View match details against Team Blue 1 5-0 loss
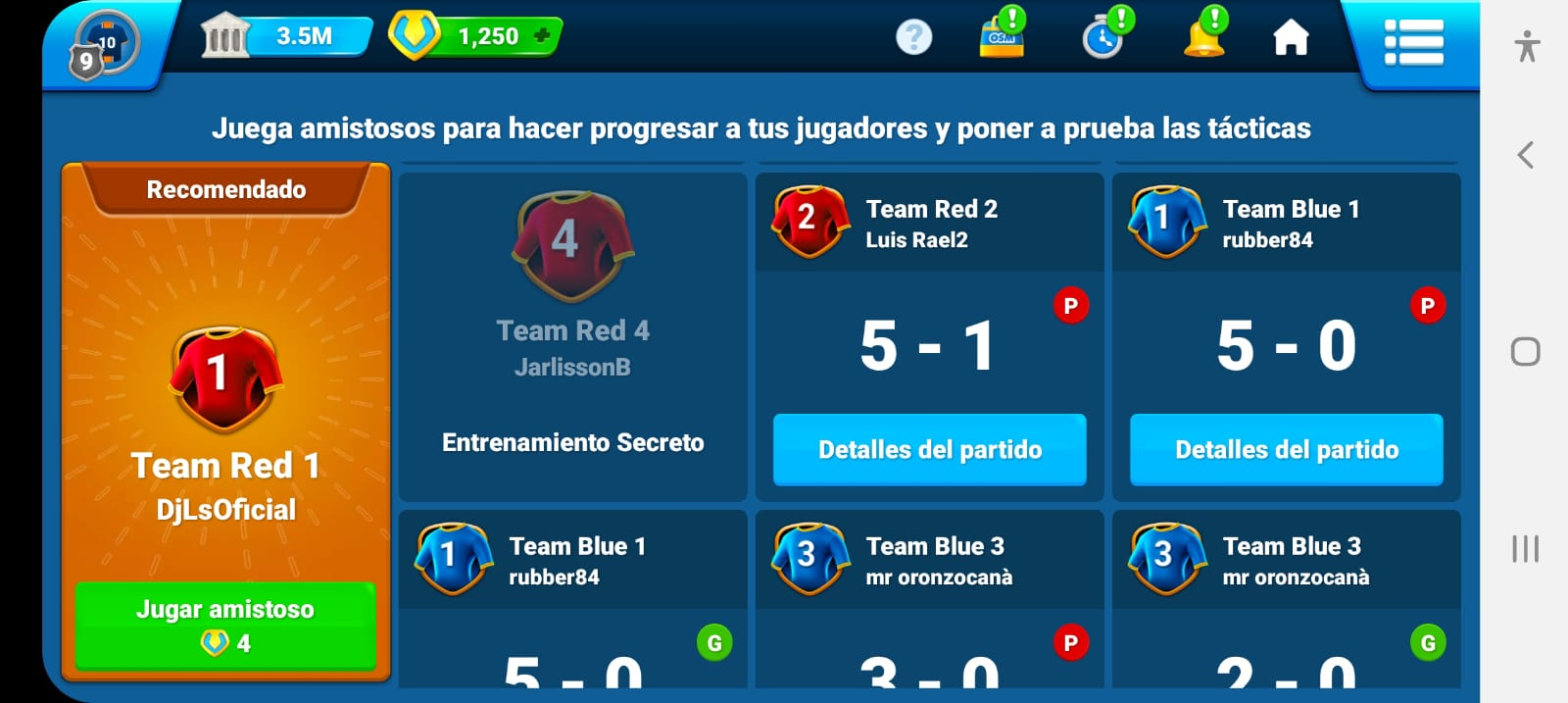The image size is (1568, 703). pyautogui.click(x=1286, y=450)
